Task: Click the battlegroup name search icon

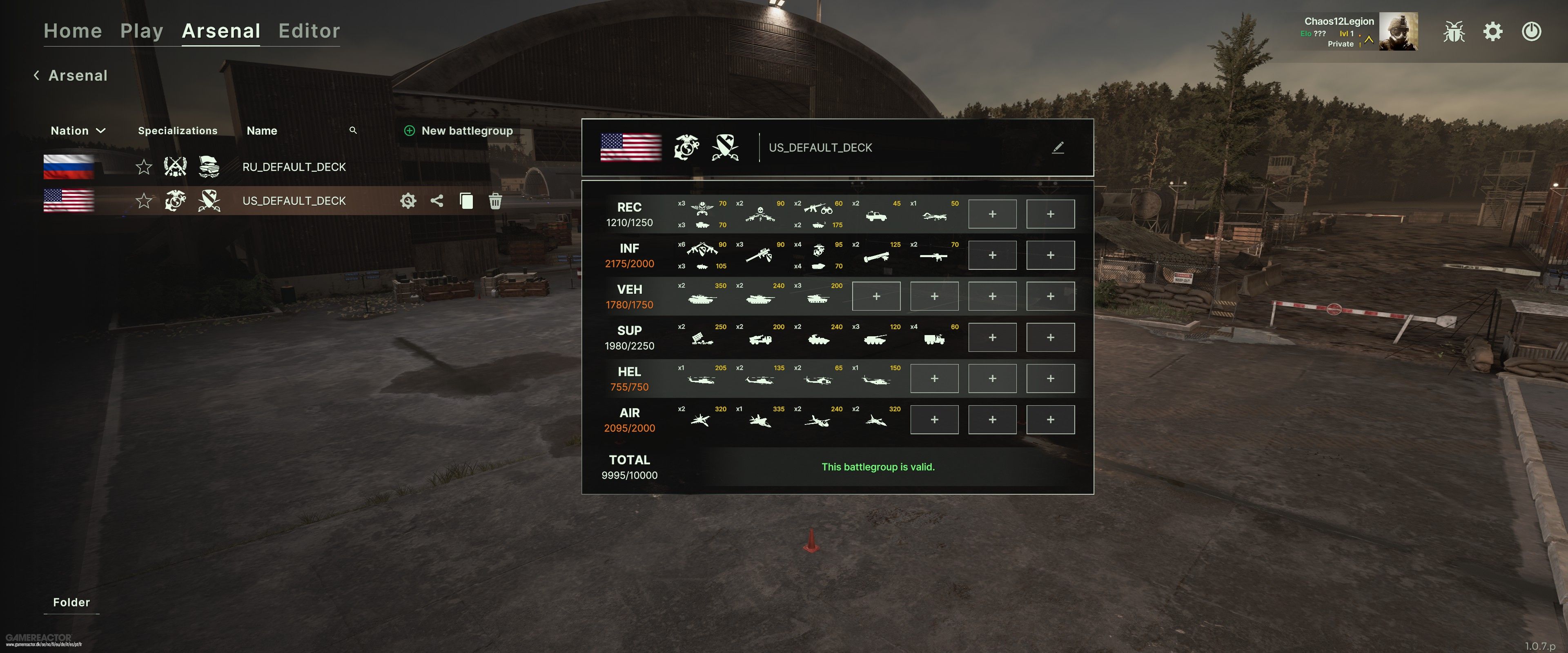Action: tap(353, 130)
